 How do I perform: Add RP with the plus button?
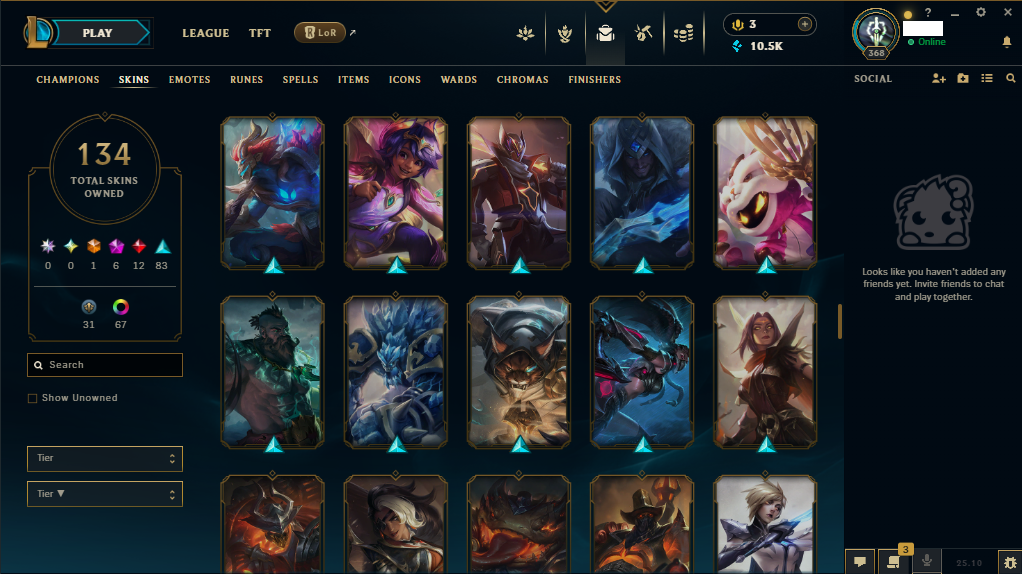pos(805,24)
